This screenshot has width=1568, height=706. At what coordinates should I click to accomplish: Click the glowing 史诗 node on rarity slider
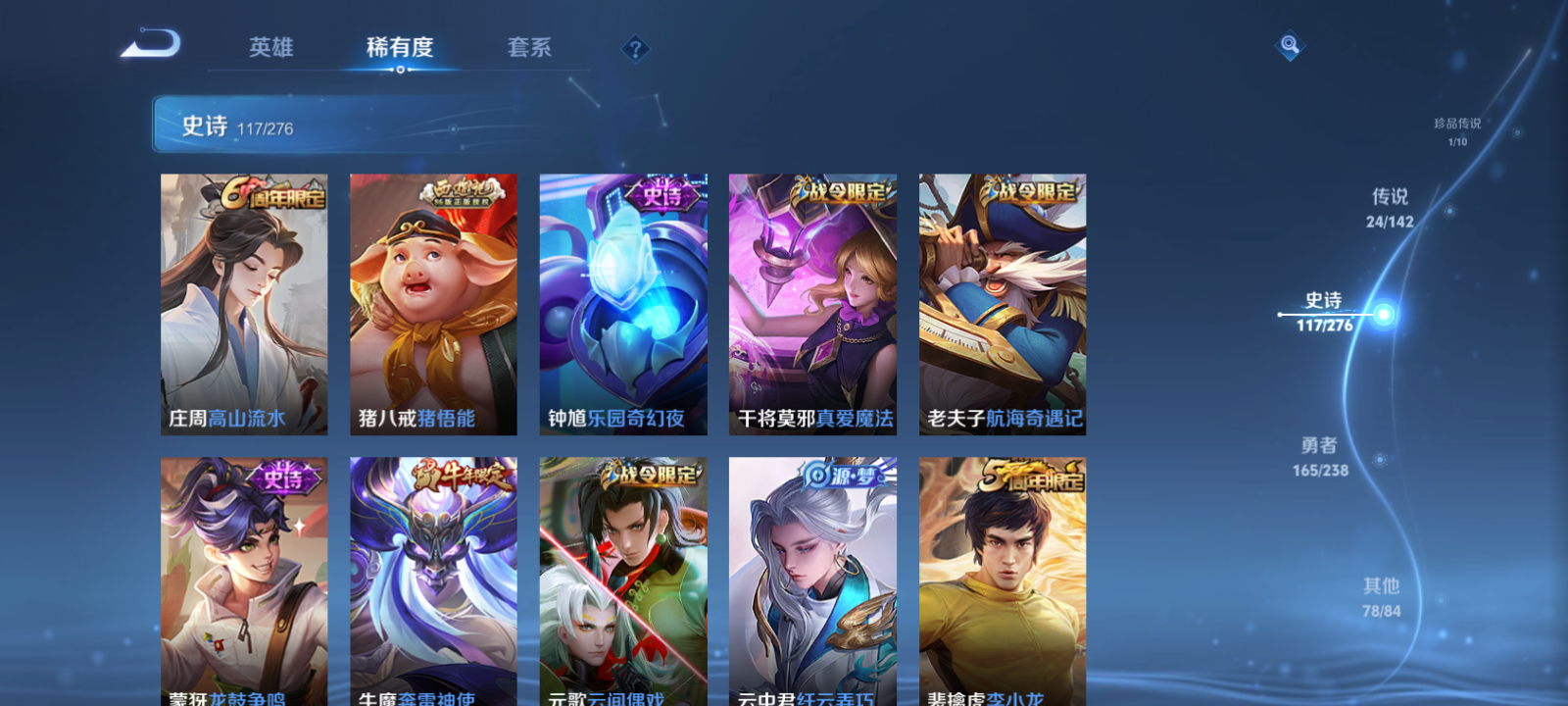click(x=1384, y=314)
